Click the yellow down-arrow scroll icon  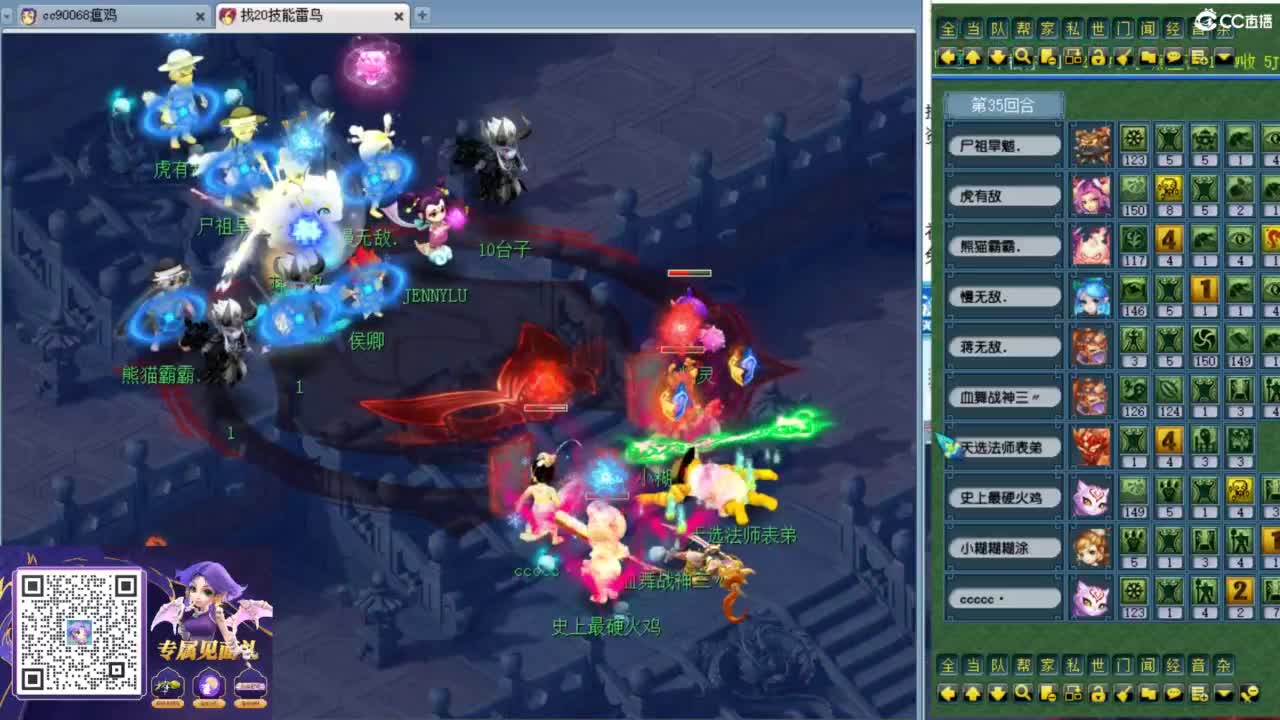tap(996, 58)
